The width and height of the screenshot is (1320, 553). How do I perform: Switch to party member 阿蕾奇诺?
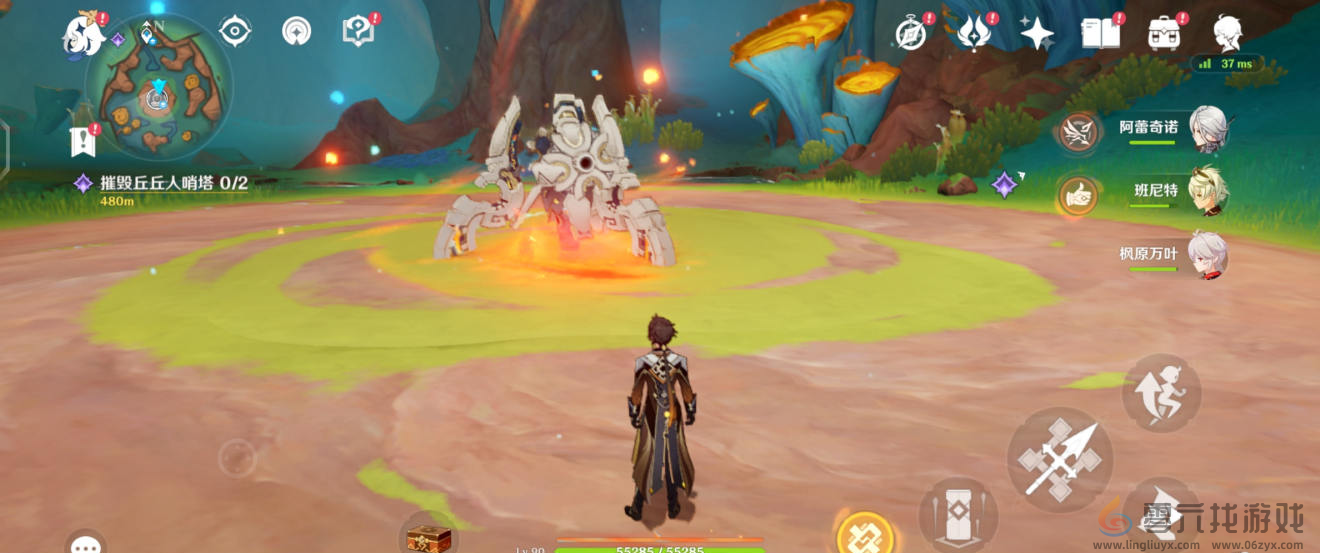tap(1207, 128)
